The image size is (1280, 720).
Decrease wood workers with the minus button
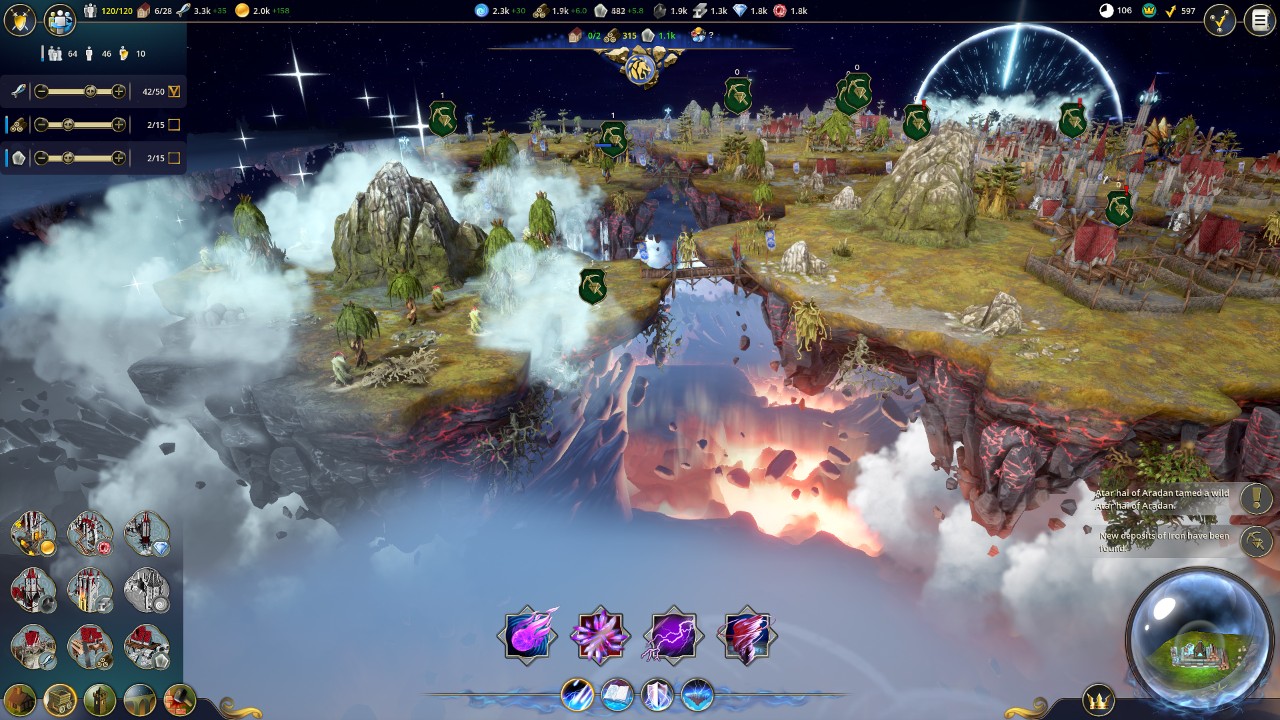41,125
